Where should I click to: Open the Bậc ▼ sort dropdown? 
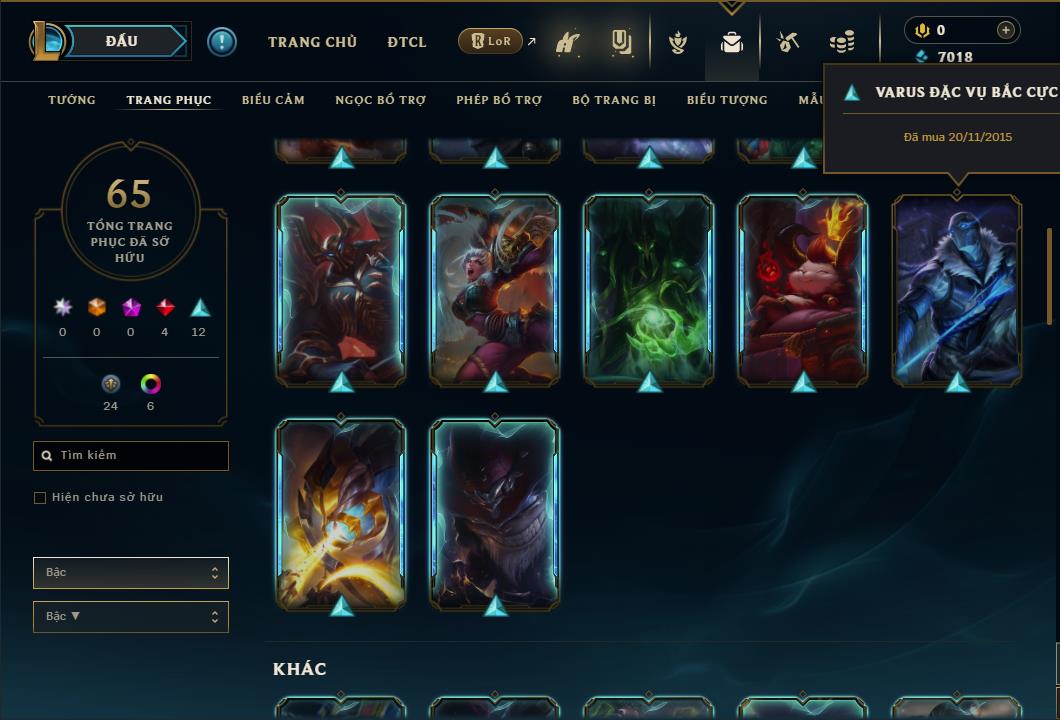pyautogui.click(x=131, y=617)
